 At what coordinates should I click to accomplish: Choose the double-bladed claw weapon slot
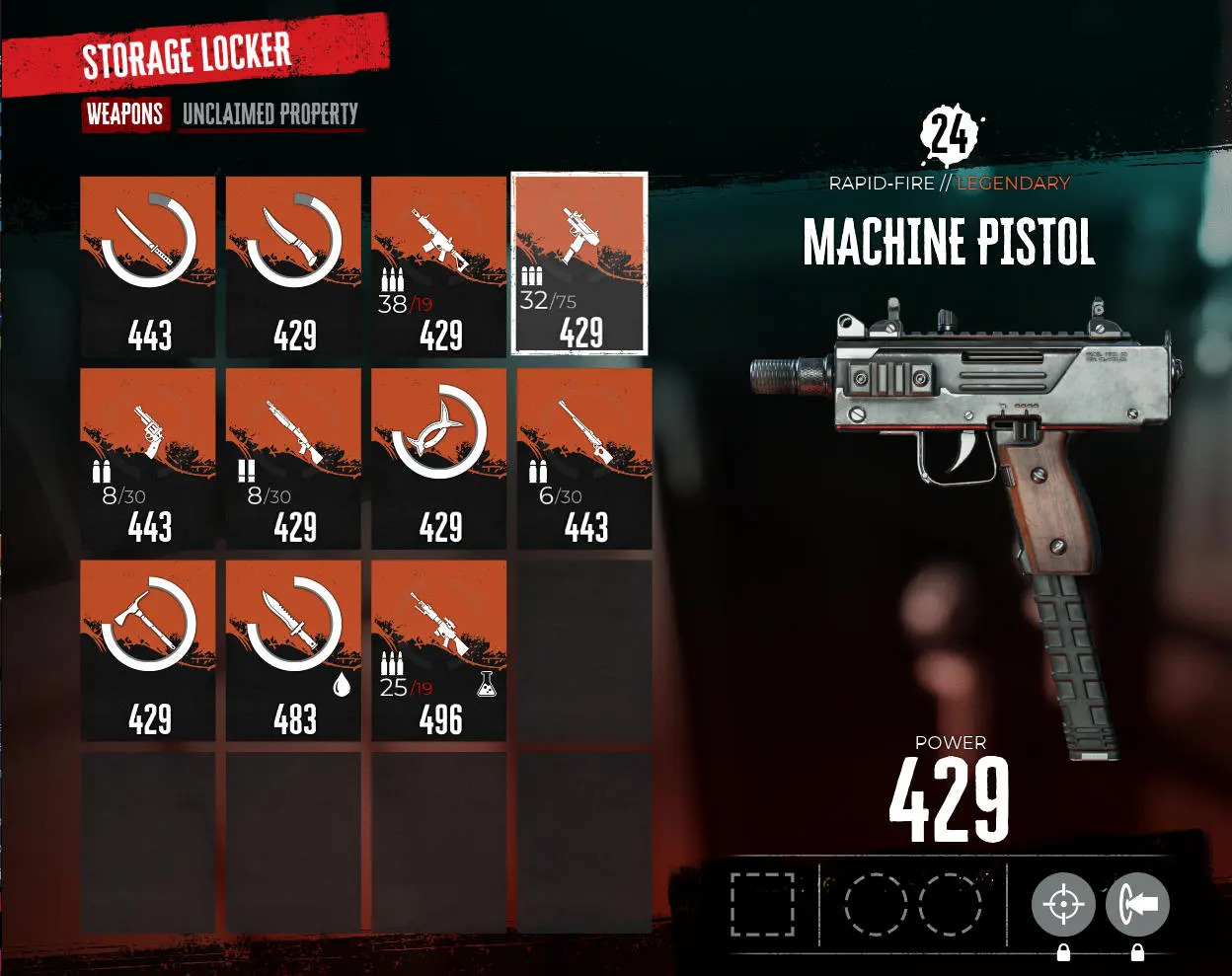(439, 459)
